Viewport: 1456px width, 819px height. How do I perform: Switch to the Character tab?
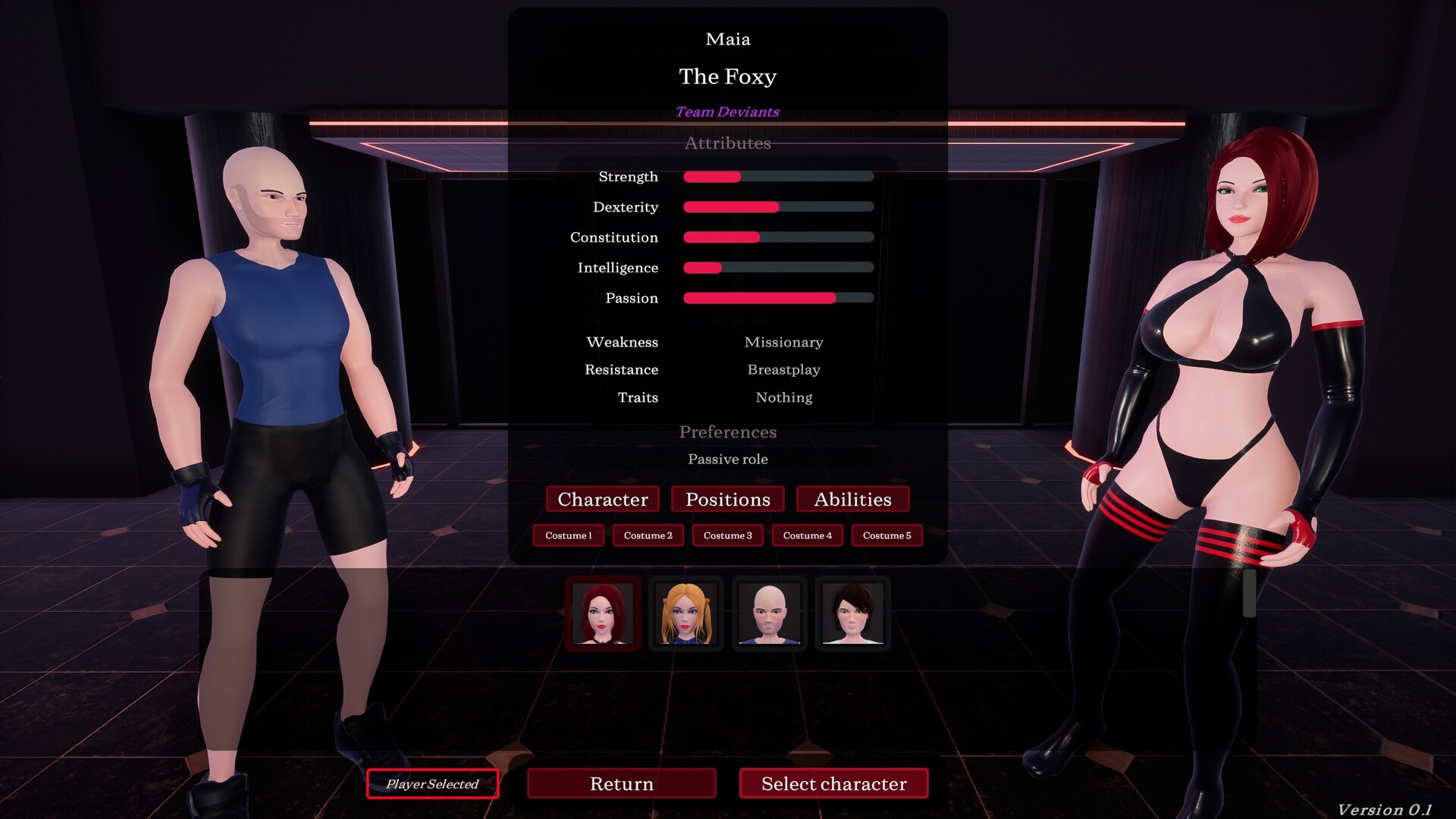coord(602,499)
